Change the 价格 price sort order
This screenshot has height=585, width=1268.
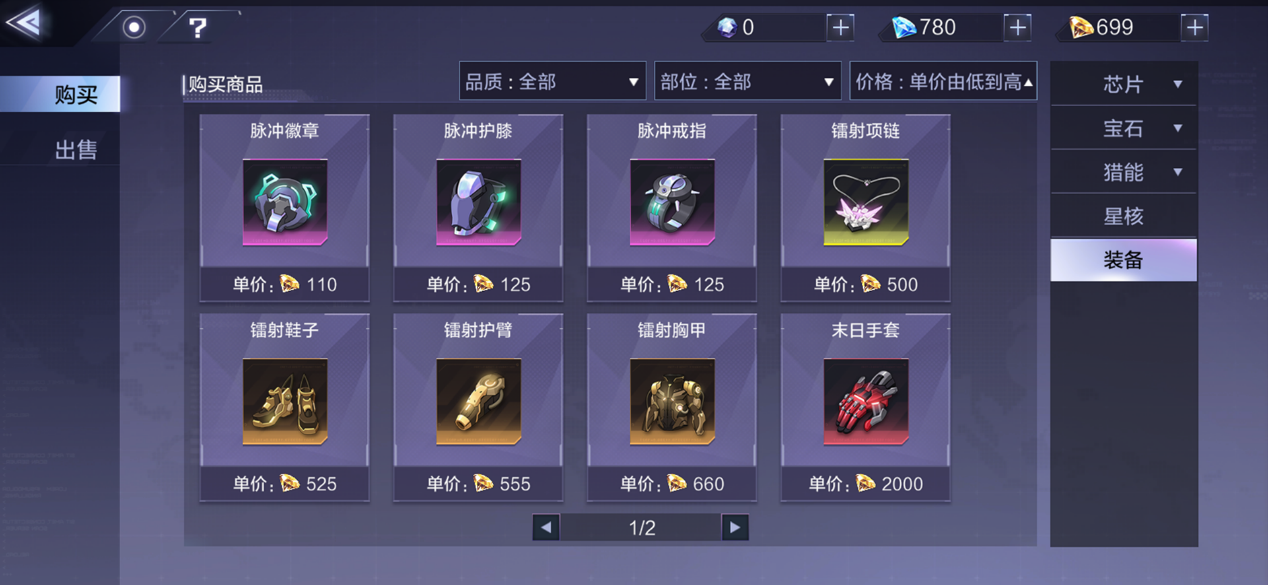[x=943, y=82]
